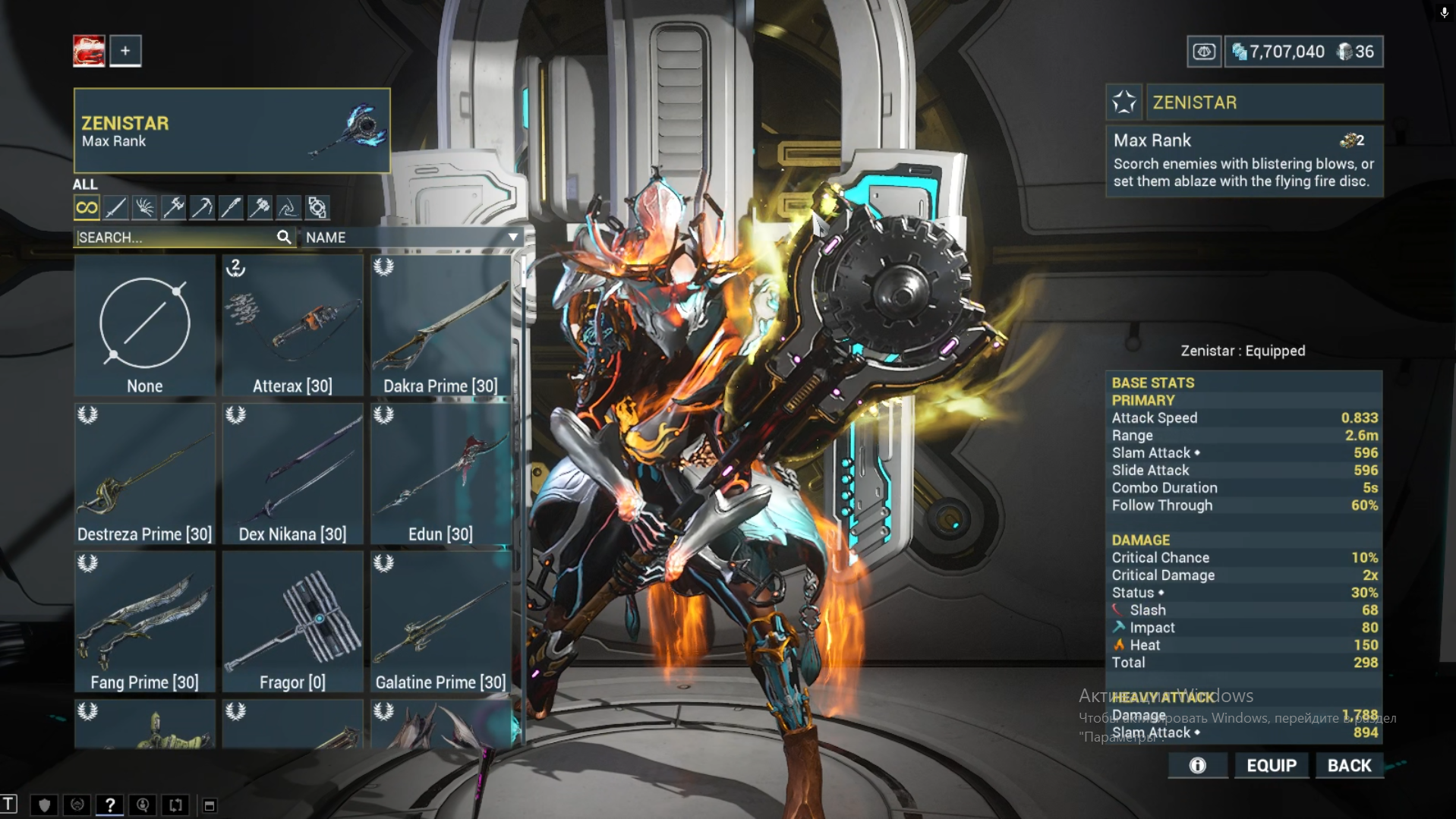Equip the Zenistar with the EQUIP button
The height and width of the screenshot is (819, 1456).
point(1272,765)
